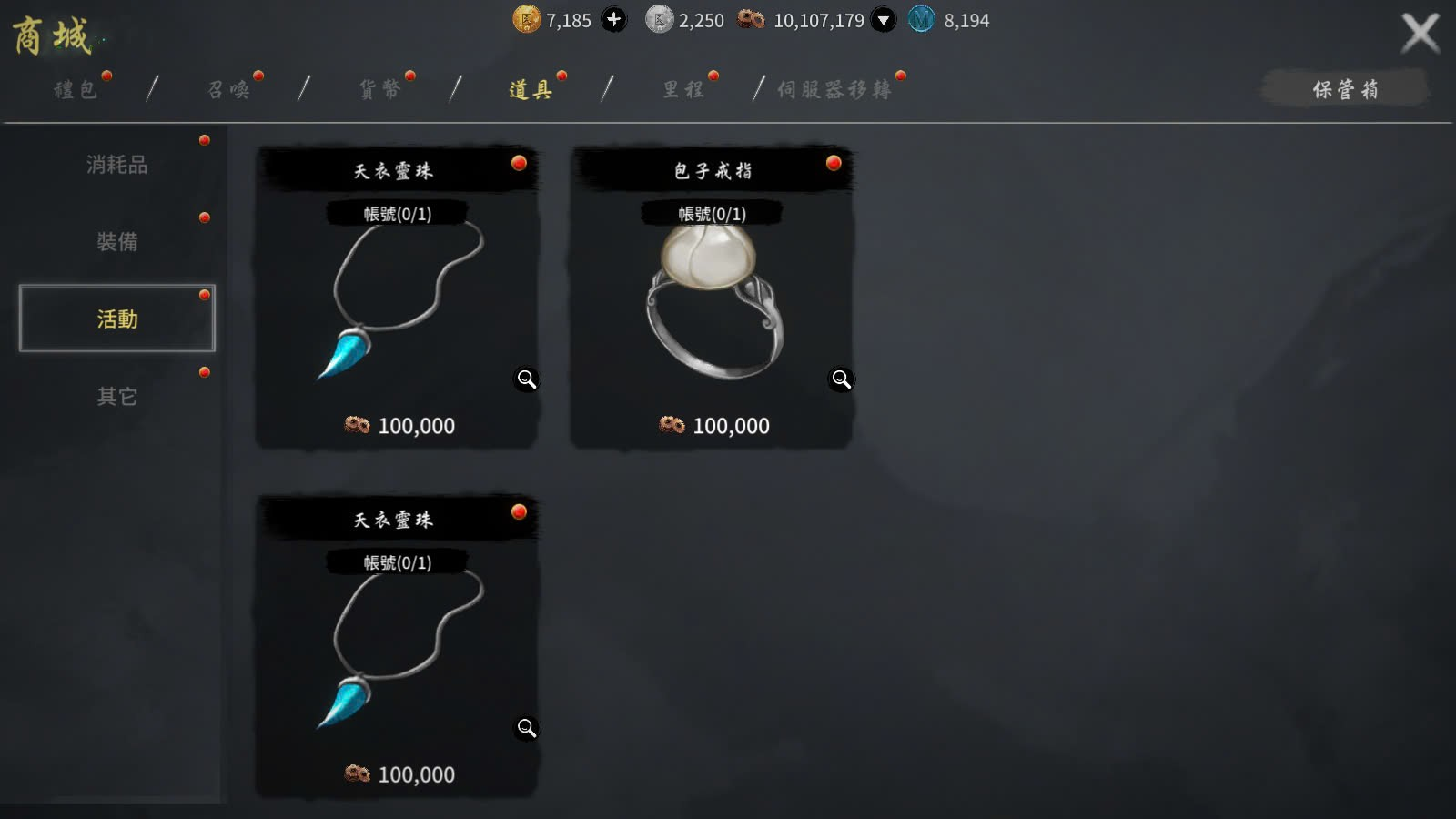This screenshot has width=1456, height=819.
Task: Switch to the 禮包 tab
Action: [76, 89]
